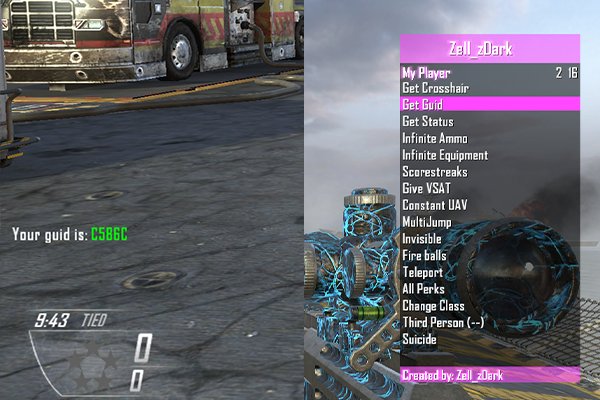The height and width of the screenshot is (400, 600).
Task: Toggle Infinite Equipment option
Action: click(445, 155)
